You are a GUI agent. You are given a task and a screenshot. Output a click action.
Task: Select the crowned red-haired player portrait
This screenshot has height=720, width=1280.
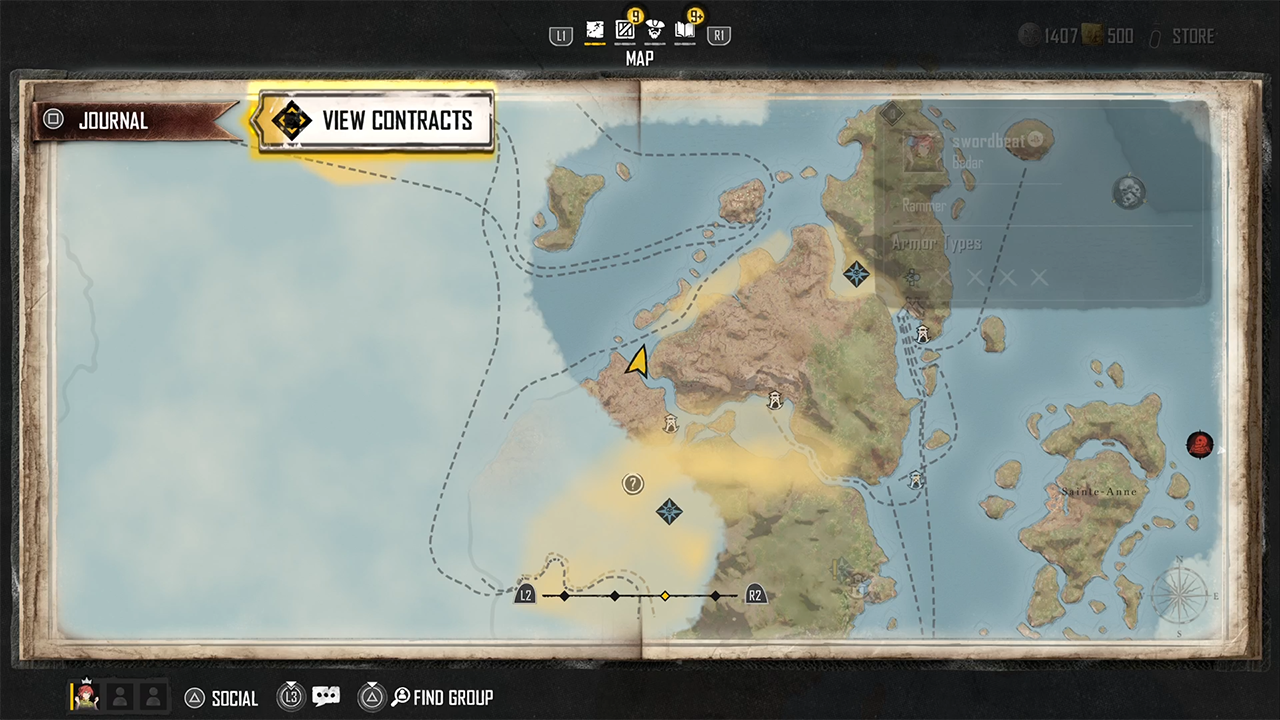[86, 696]
